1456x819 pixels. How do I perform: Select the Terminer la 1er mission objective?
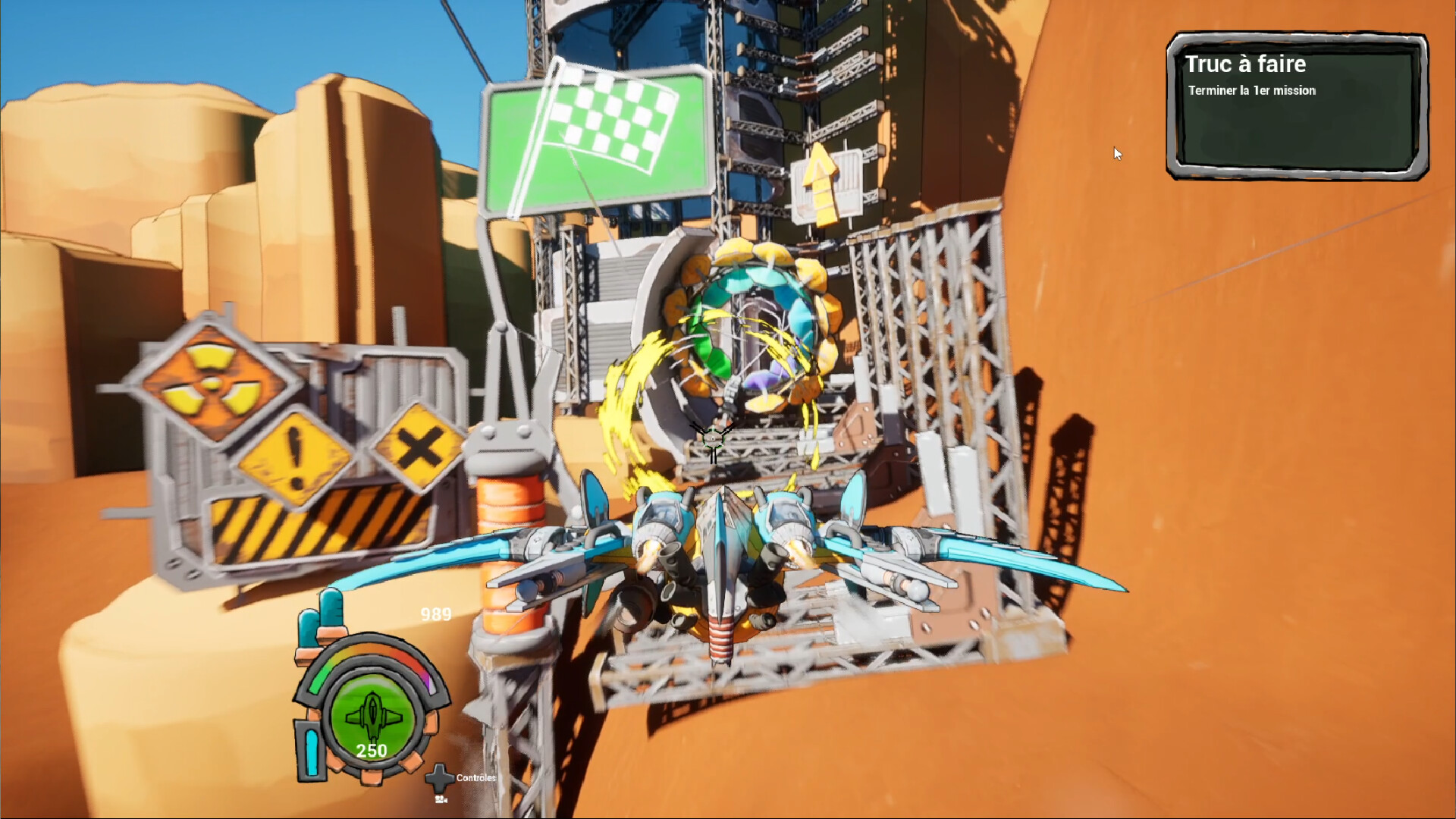coord(1251,89)
